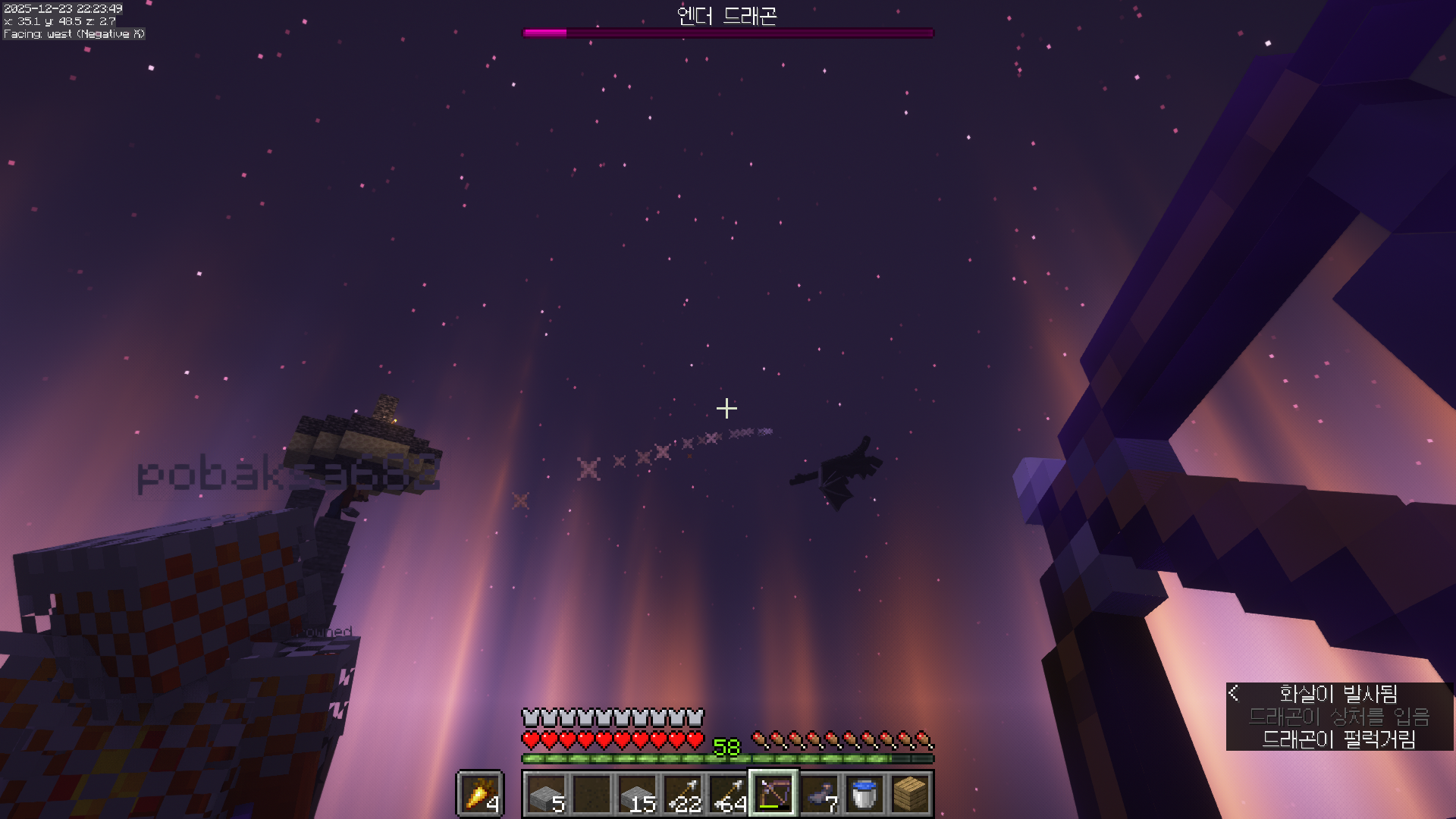Image resolution: width=1456 pixels, height=819 pixels.
Task: Pick the dark item stack of 7
Action: coord(819,794)
